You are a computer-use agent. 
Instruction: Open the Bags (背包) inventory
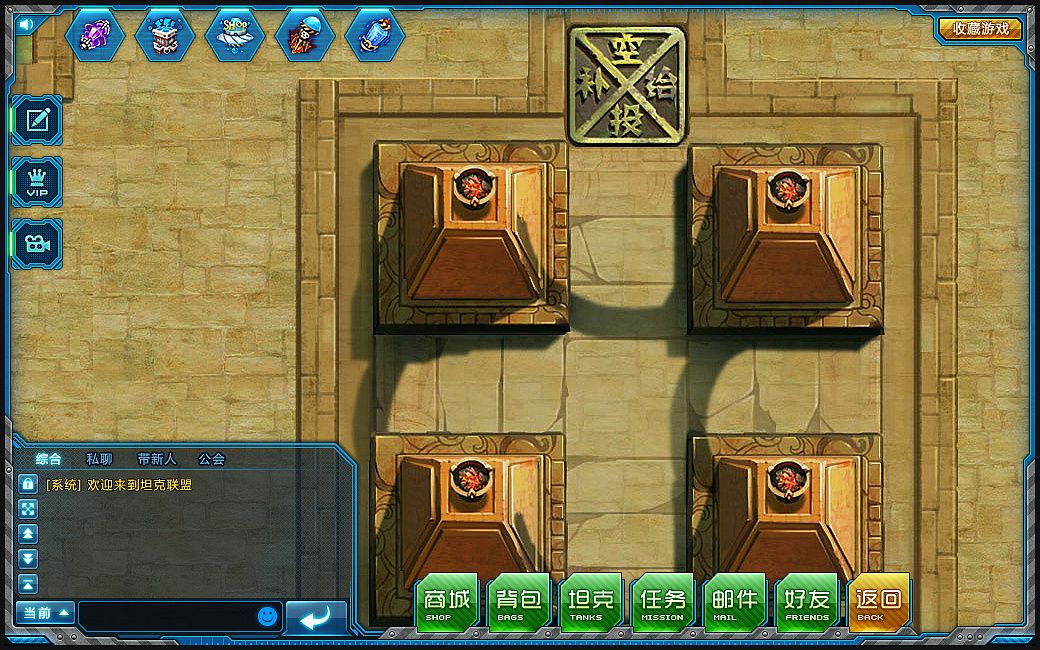click(x=519, y=602)
